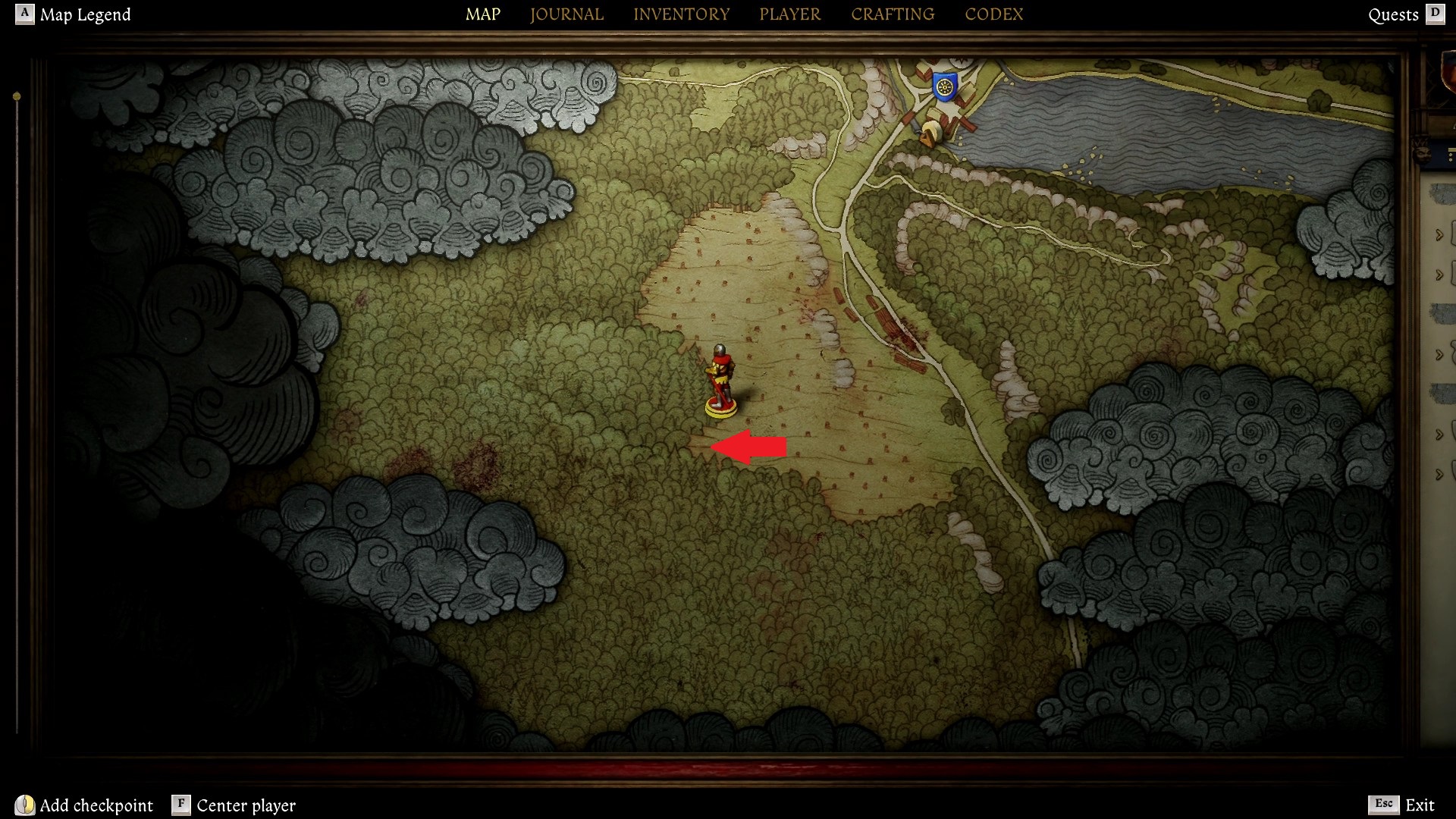Click the Center player button

point(234,805)
